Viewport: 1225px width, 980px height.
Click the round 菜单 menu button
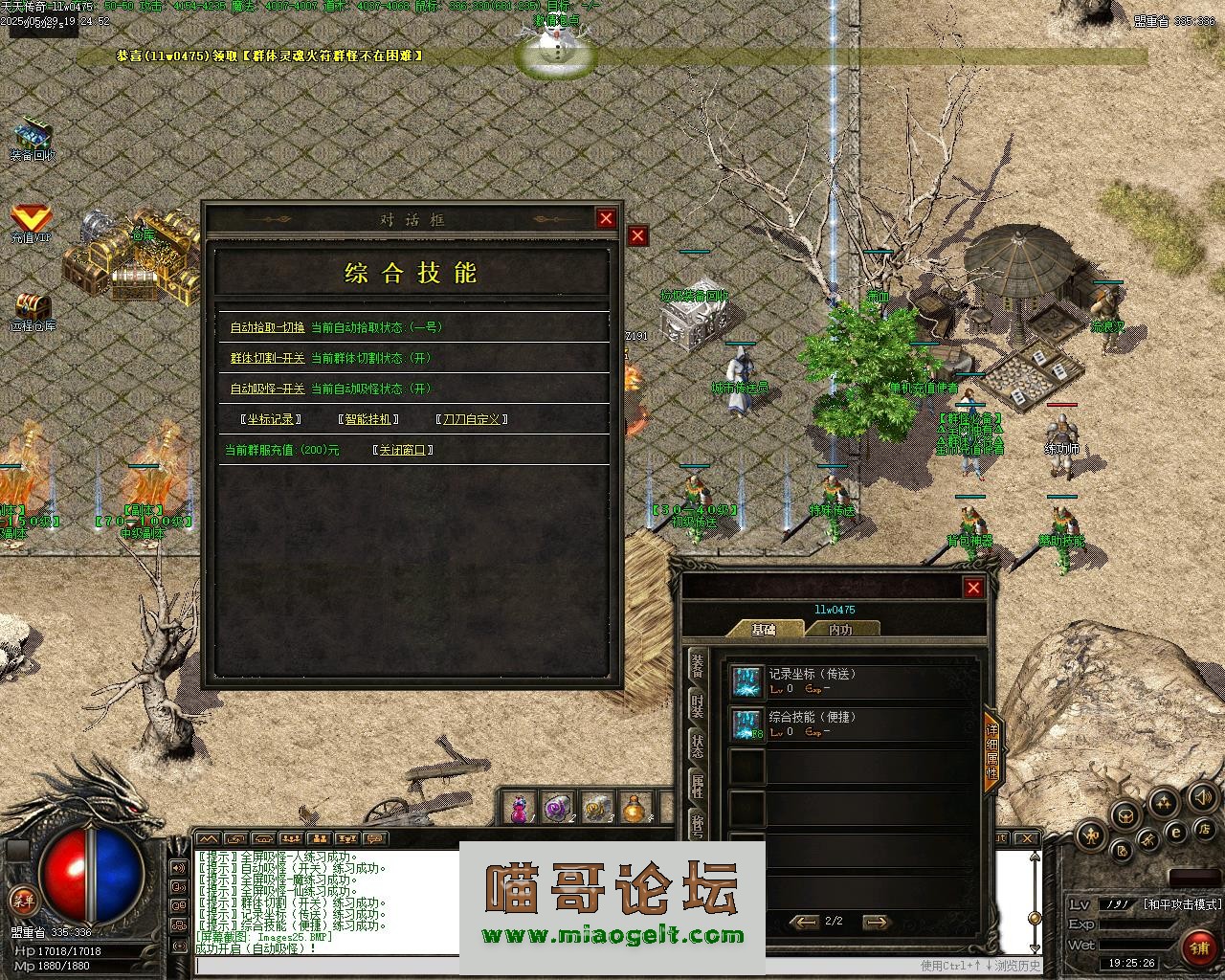click(x=21, y=899)
